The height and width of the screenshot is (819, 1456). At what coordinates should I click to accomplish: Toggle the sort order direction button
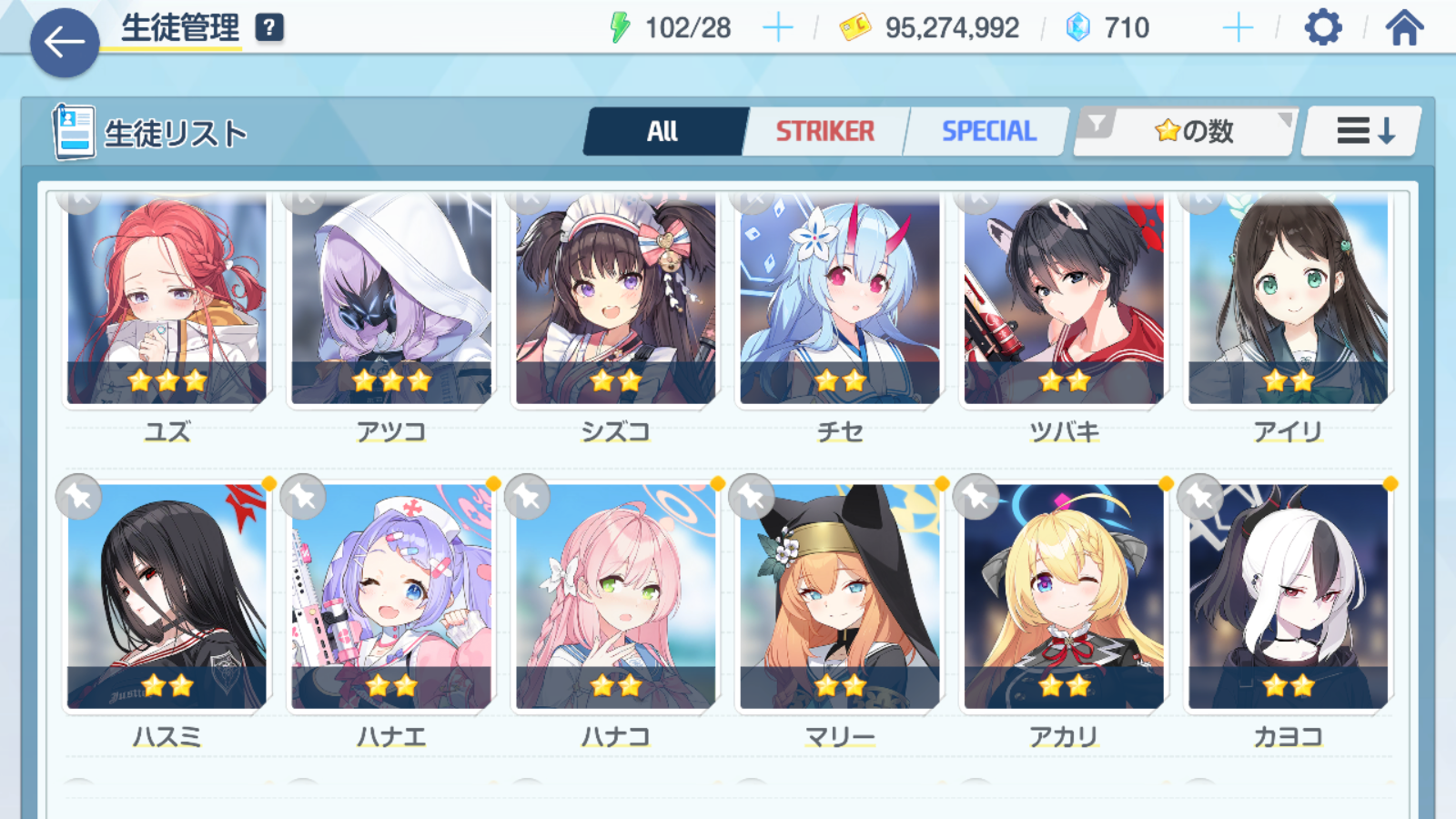[1364, 132]
